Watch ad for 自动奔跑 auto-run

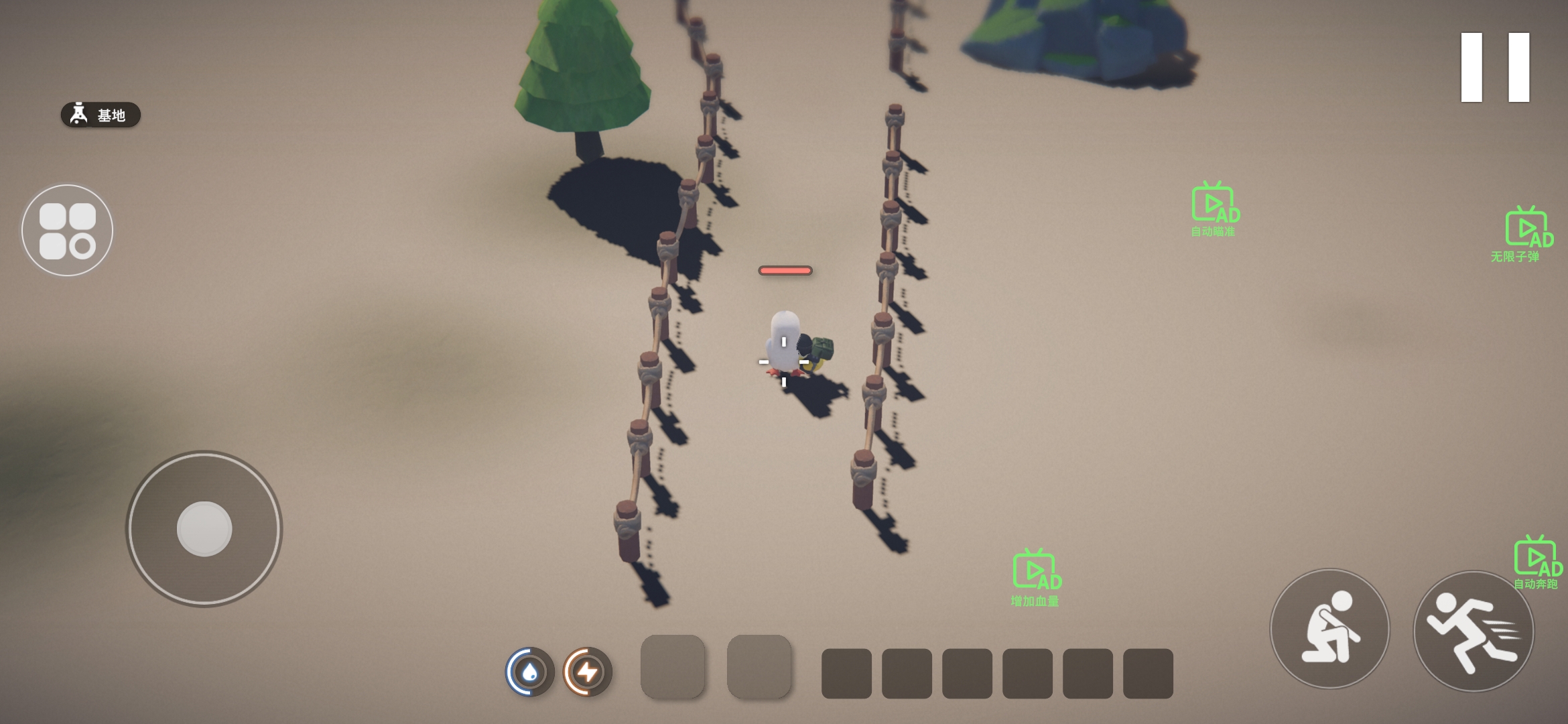pos(1537,561)
